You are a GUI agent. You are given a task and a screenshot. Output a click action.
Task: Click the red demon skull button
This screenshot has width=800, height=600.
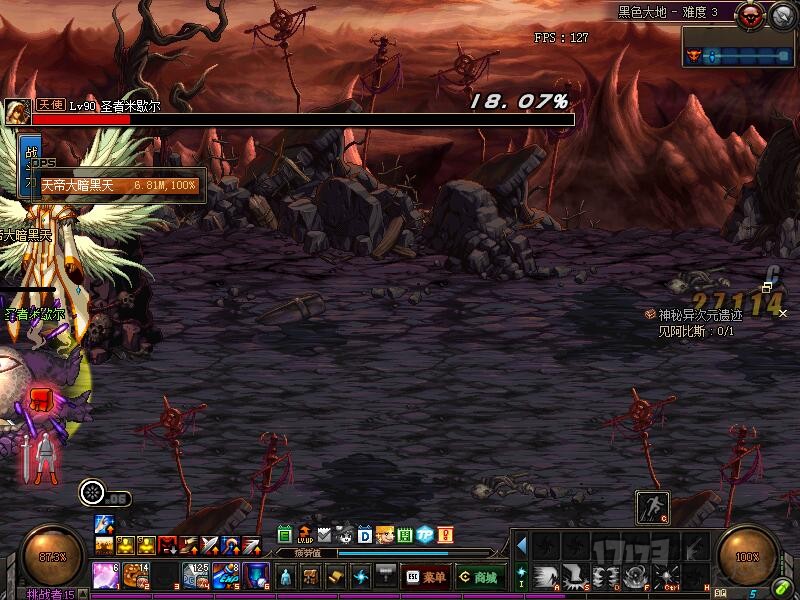pyautogui.click(x=748, y=15)
